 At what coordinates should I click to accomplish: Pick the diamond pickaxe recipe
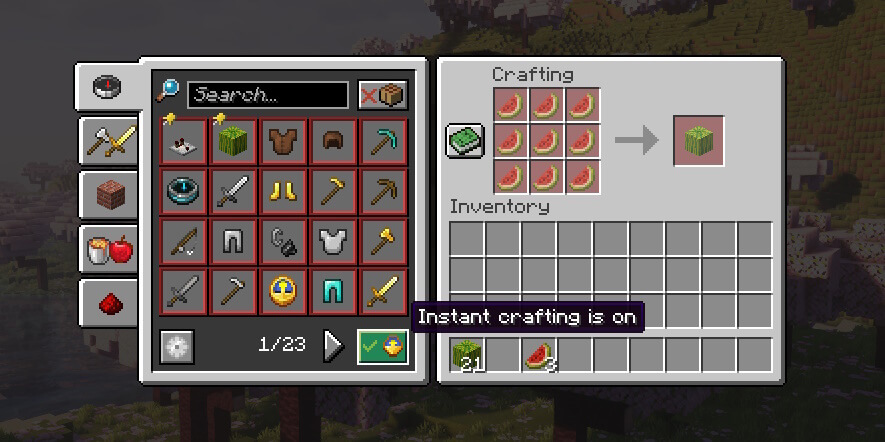click(x=383, y=142)
